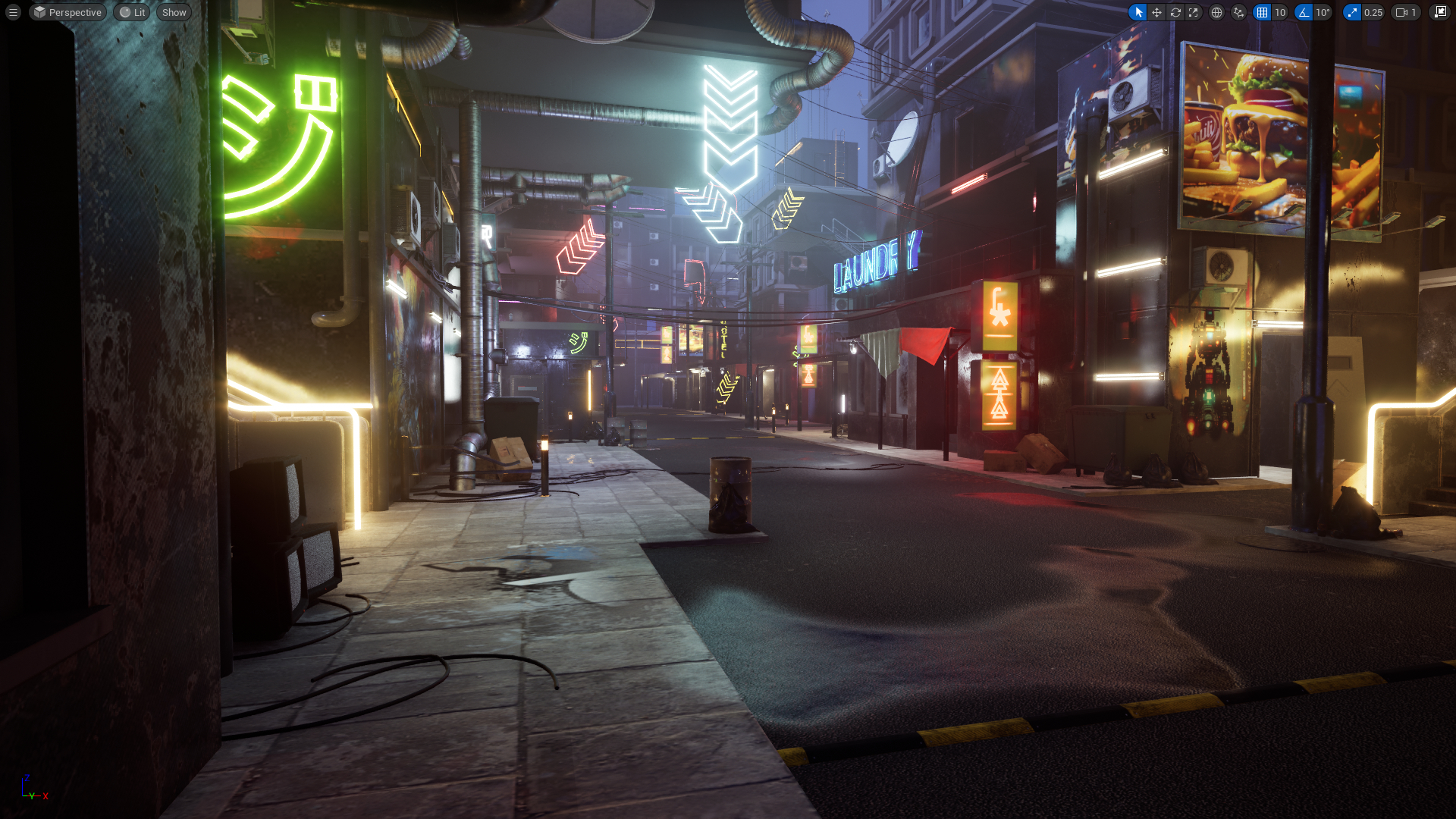1456x819 pixels.
Task: Enable surface snapping icon
Action: point(1238,12)
